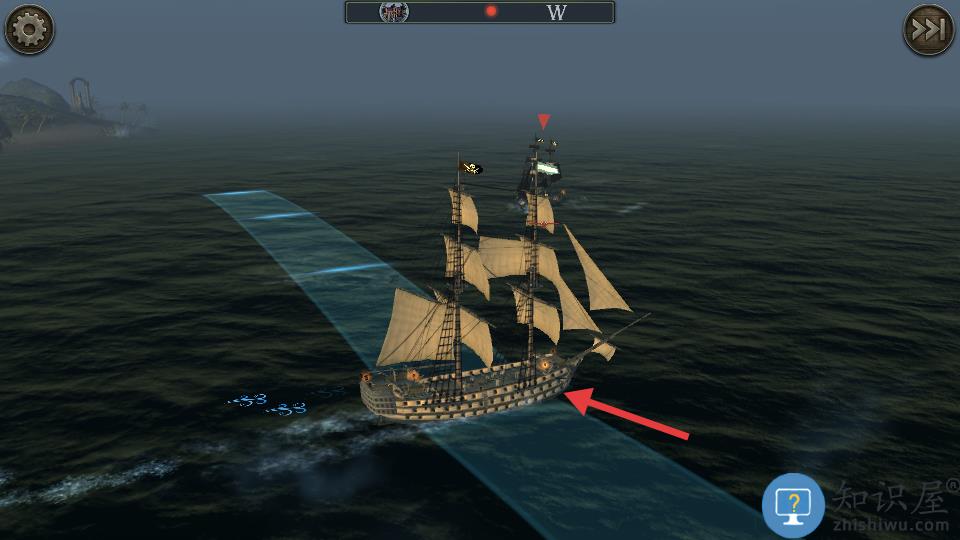Select the red target marker above enemy ship

pos(543,121)
